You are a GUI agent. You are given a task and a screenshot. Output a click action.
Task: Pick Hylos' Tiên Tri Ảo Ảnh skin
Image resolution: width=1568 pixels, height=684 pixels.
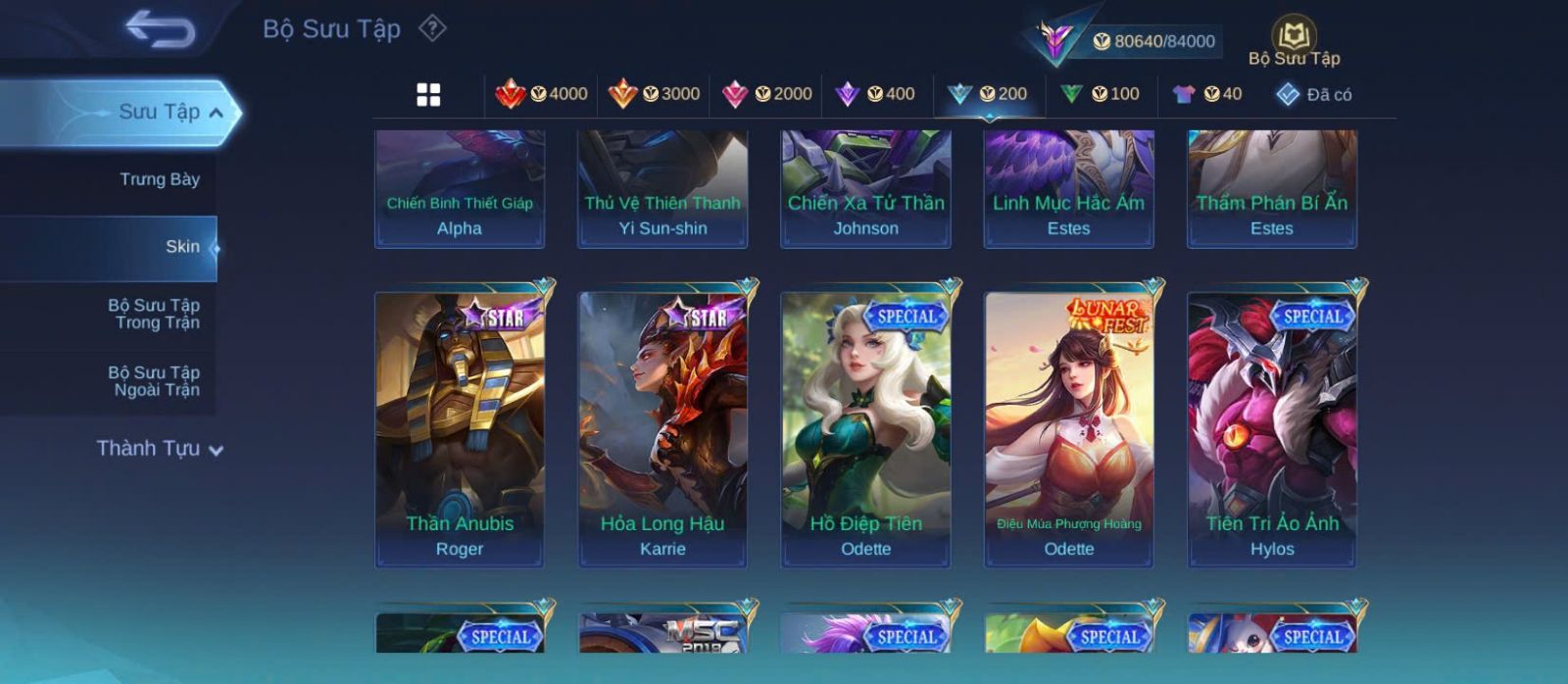pos(1272,428)
